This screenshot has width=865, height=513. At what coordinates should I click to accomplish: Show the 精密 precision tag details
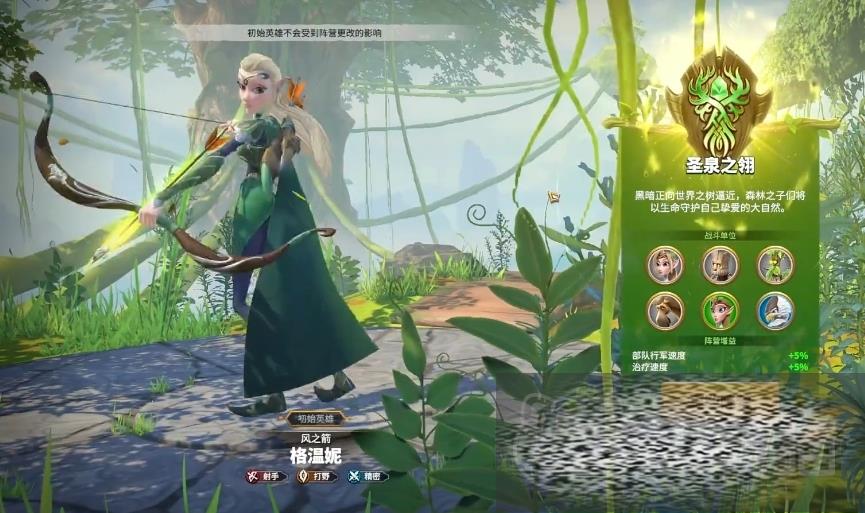(367, 476)
